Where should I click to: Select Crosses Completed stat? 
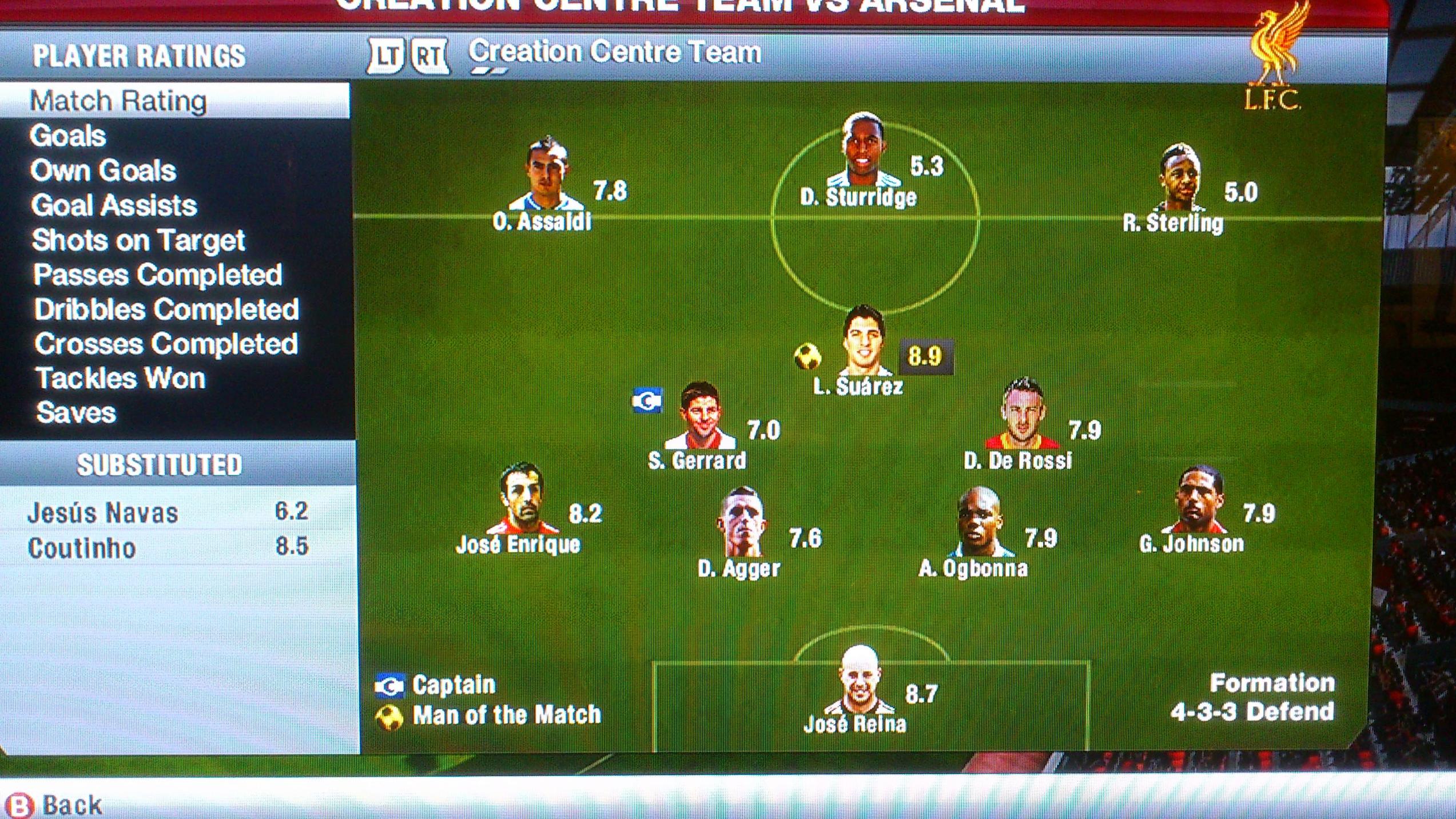[x=166, y=344]
